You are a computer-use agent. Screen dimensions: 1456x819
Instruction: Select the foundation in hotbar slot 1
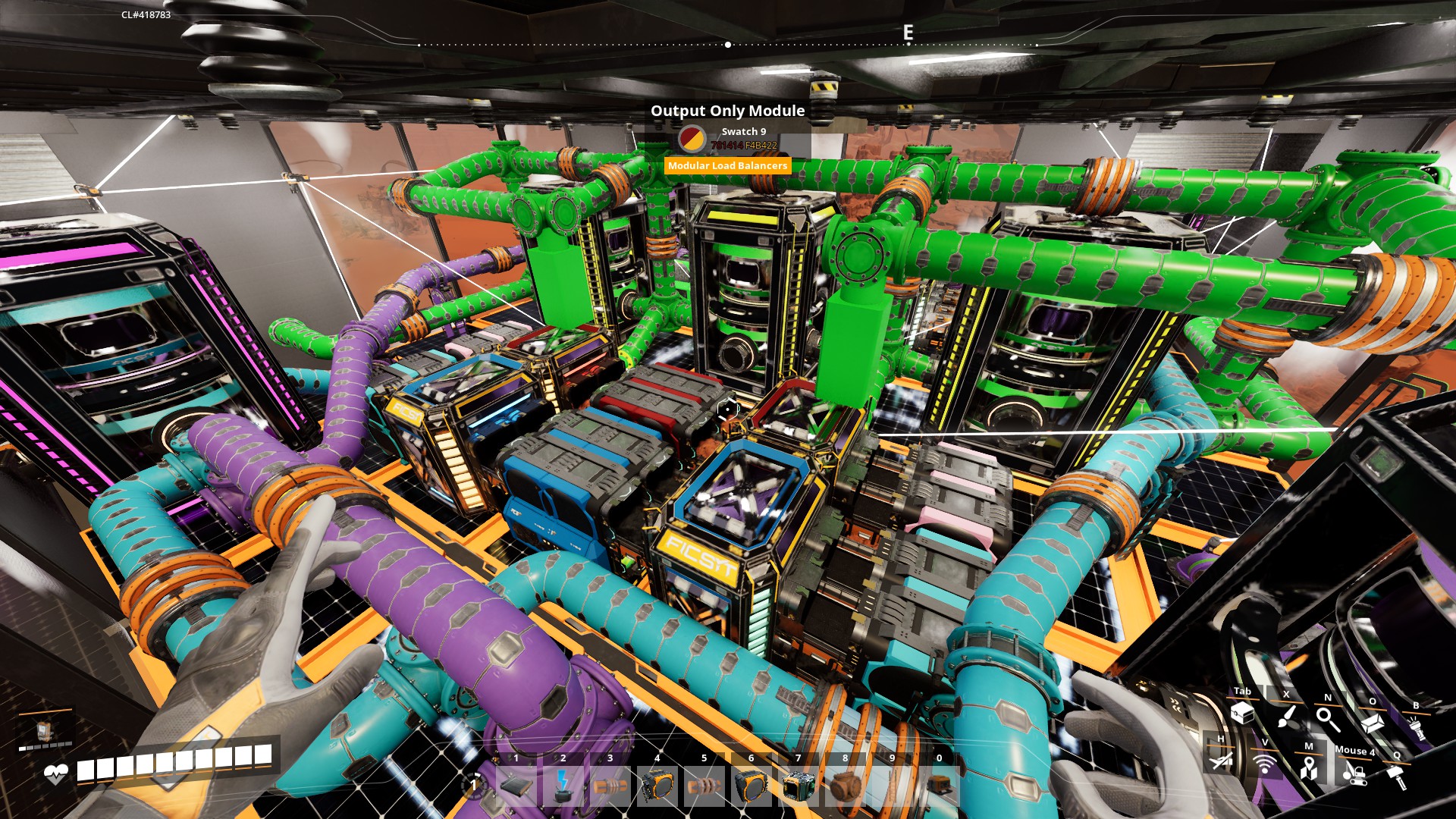pos(516,786)
